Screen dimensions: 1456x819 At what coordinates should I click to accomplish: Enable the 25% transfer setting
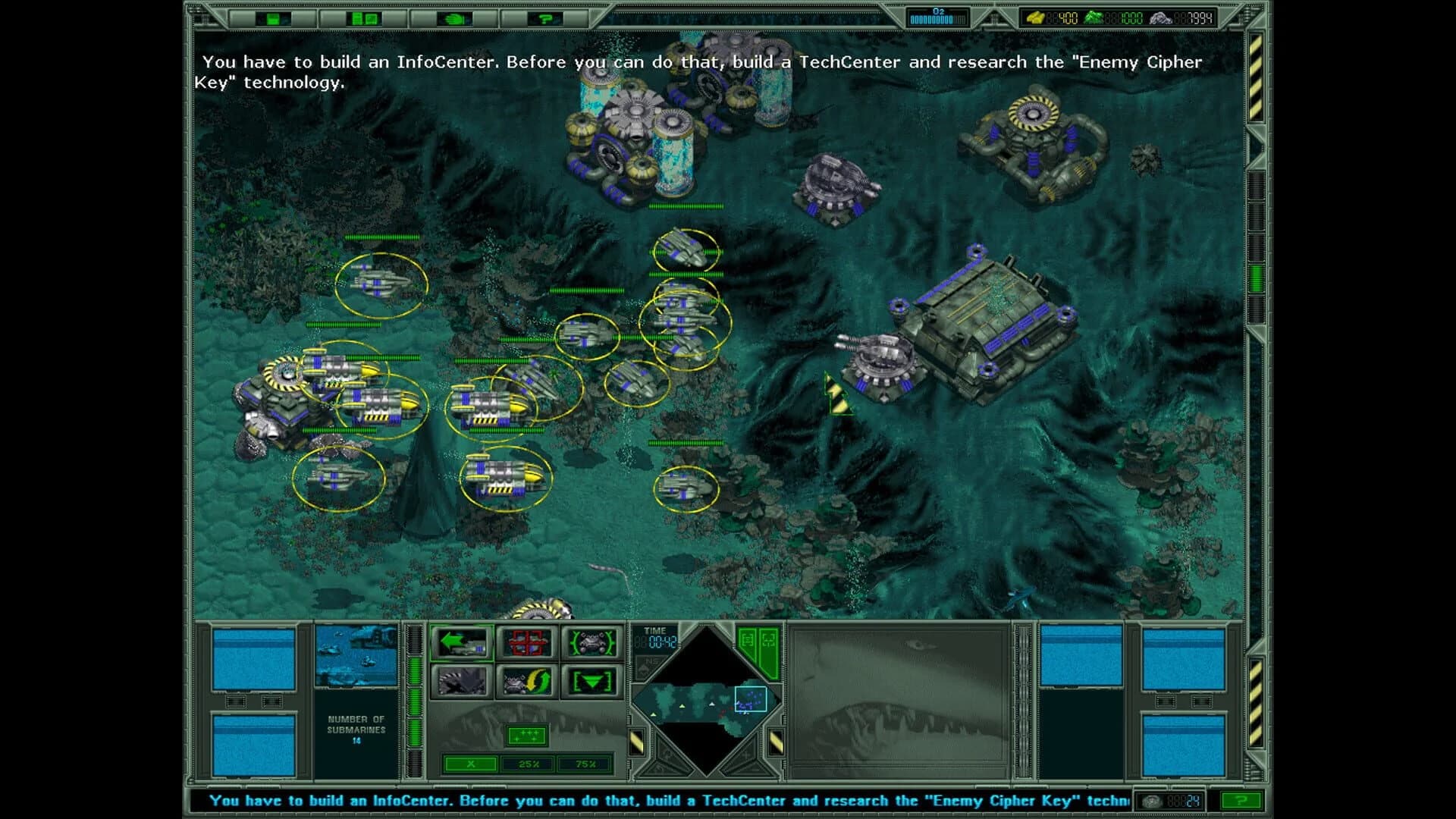point(526,764)
